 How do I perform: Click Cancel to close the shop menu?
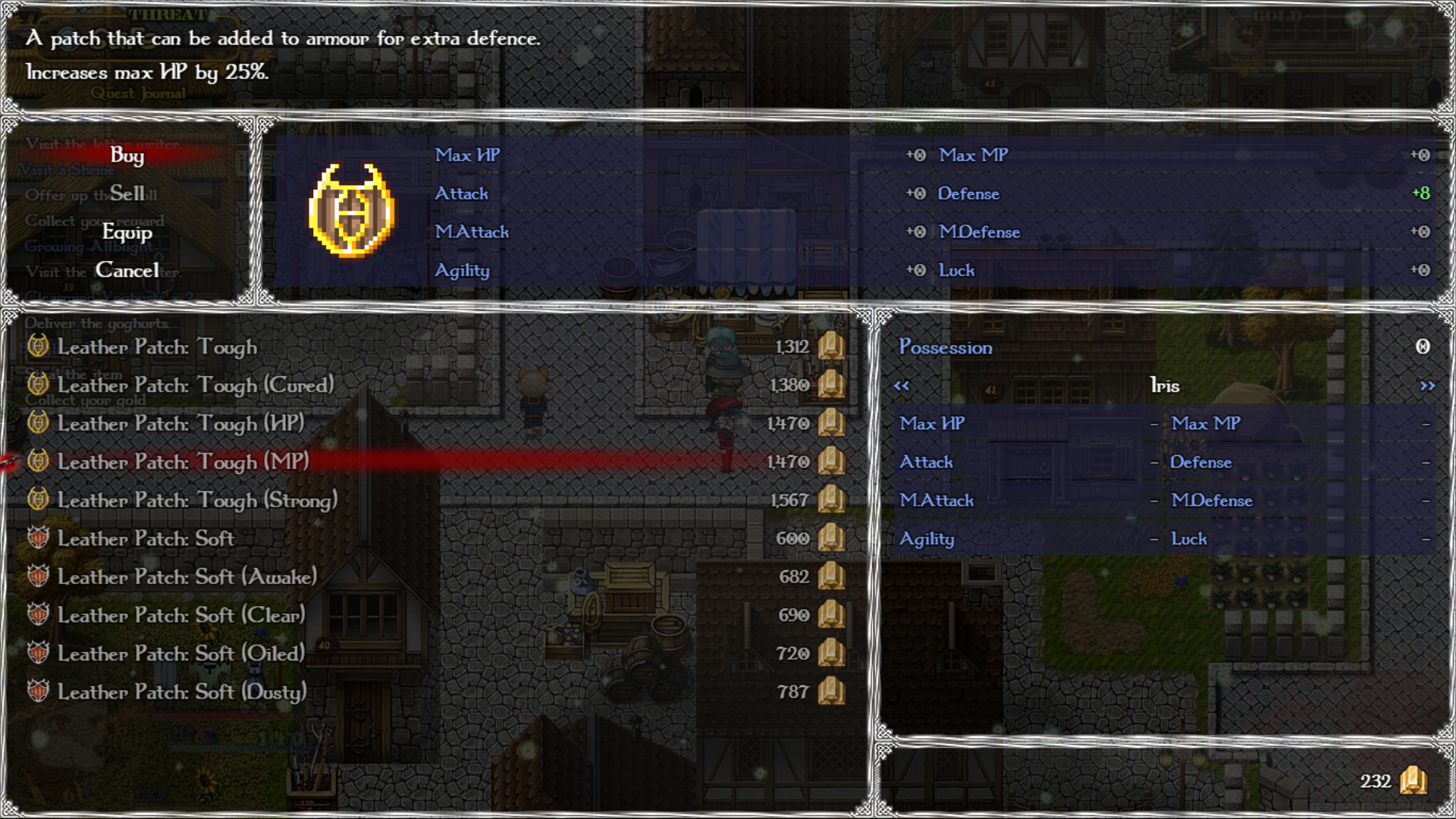point(127,270)
